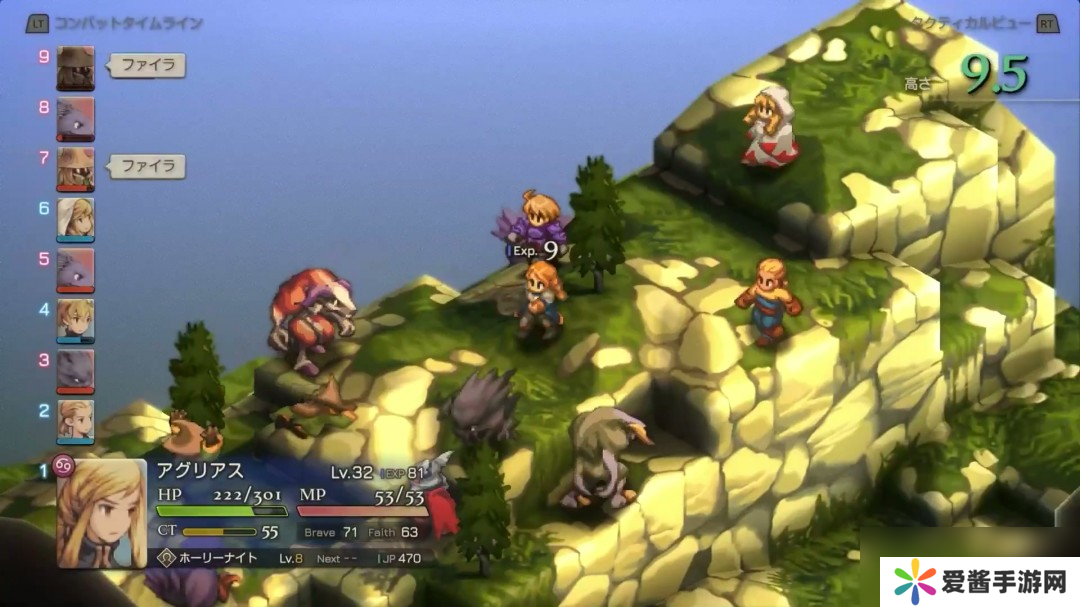Select the turn 5 purple monster portrait
This screenshot has height=607, width=1080.
[x=76, y=270]
